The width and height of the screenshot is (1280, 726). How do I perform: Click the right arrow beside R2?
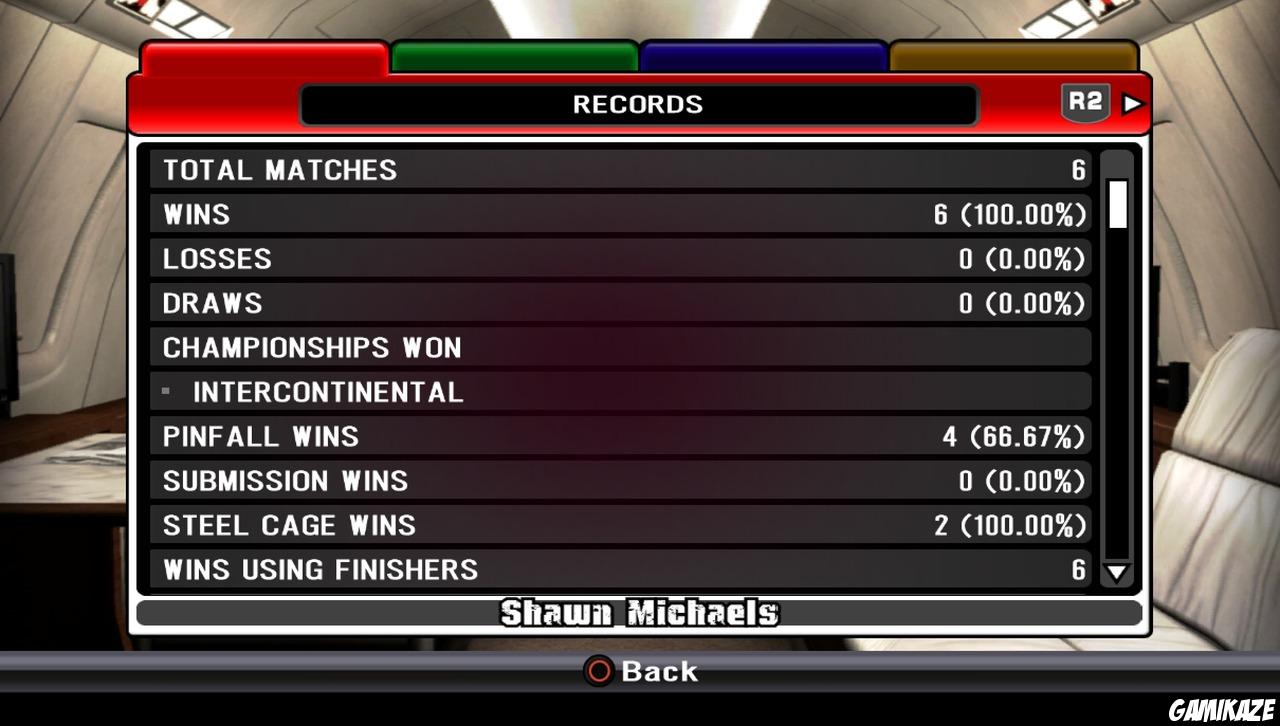pyautogui.click(x=1131, y=101)
